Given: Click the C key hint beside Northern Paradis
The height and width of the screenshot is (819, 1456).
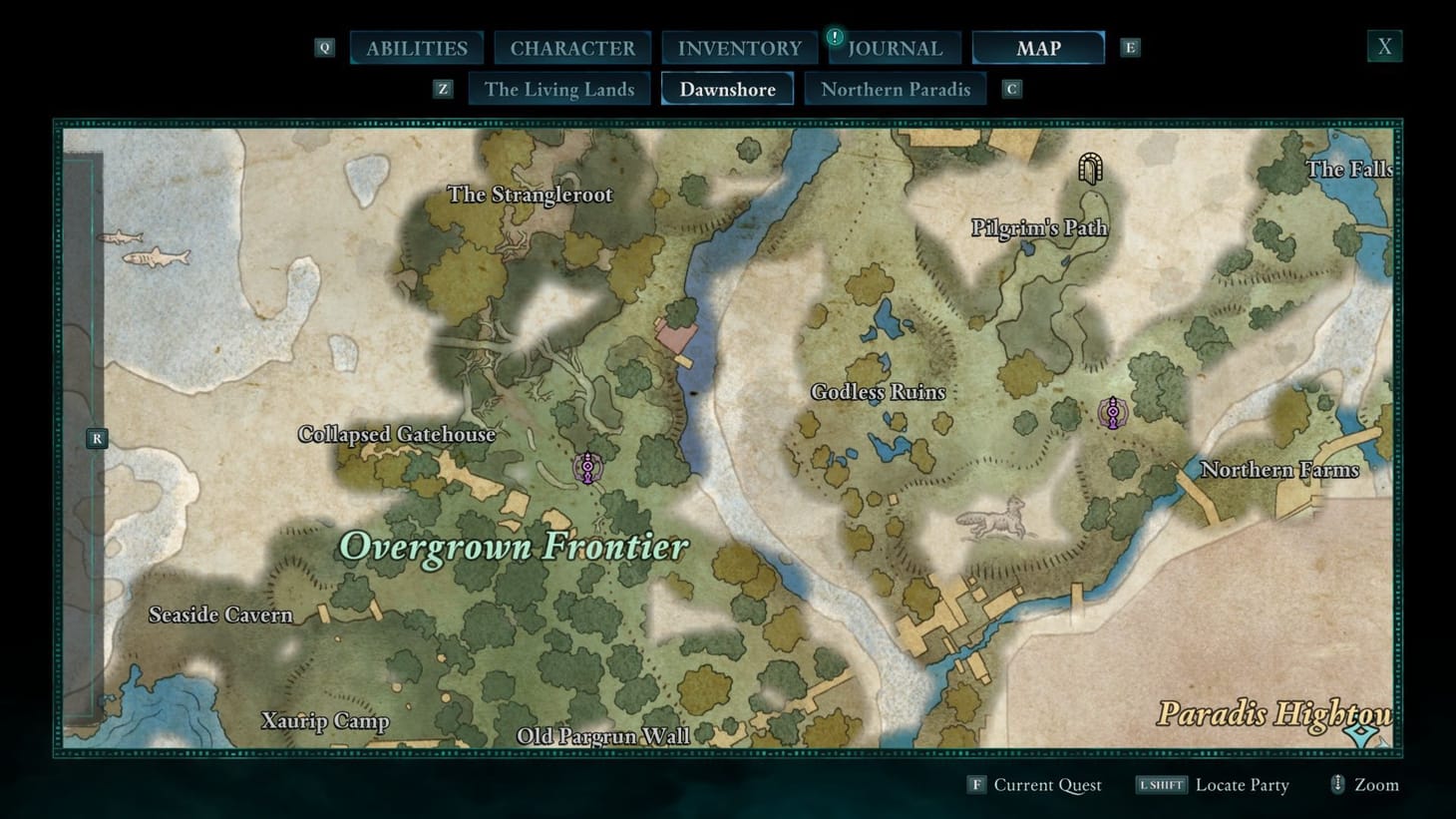Looking at the screenshot, I should (1011, 88).
